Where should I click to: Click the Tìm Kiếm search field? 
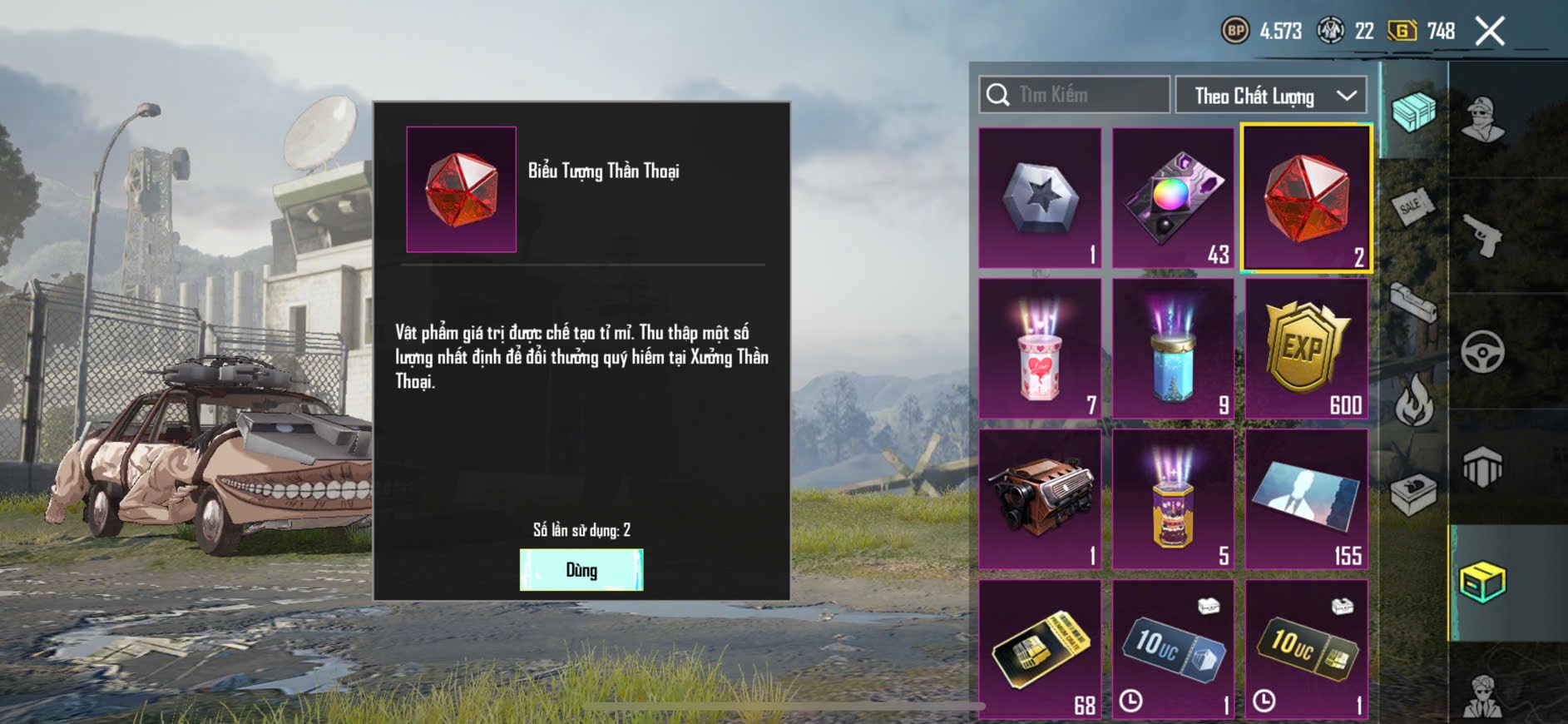point(1075,95)
